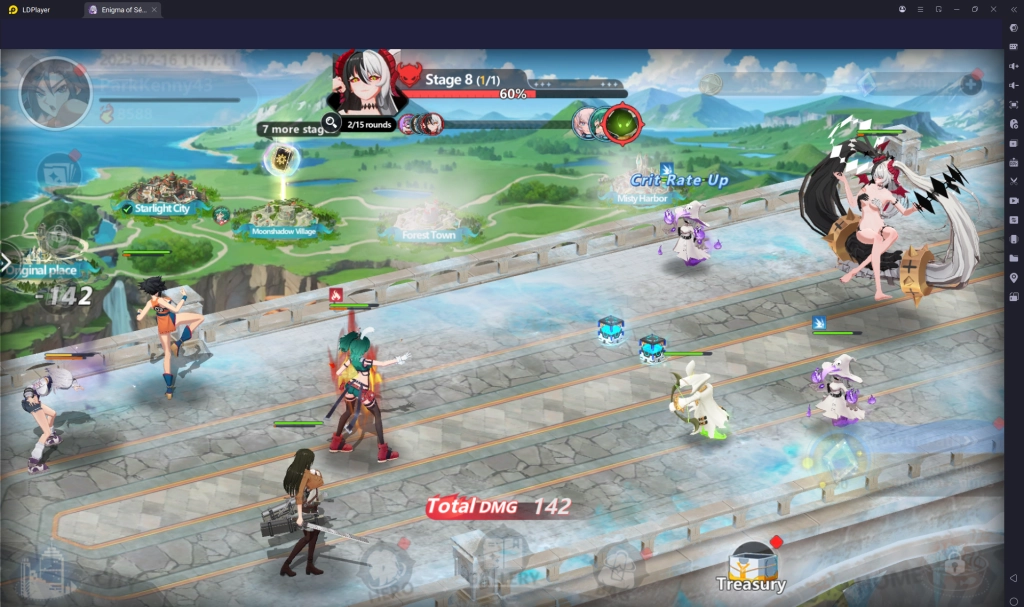Open the Misty Harbor location
This screenshot has width=1024, height=607.
tap(641, 190)
